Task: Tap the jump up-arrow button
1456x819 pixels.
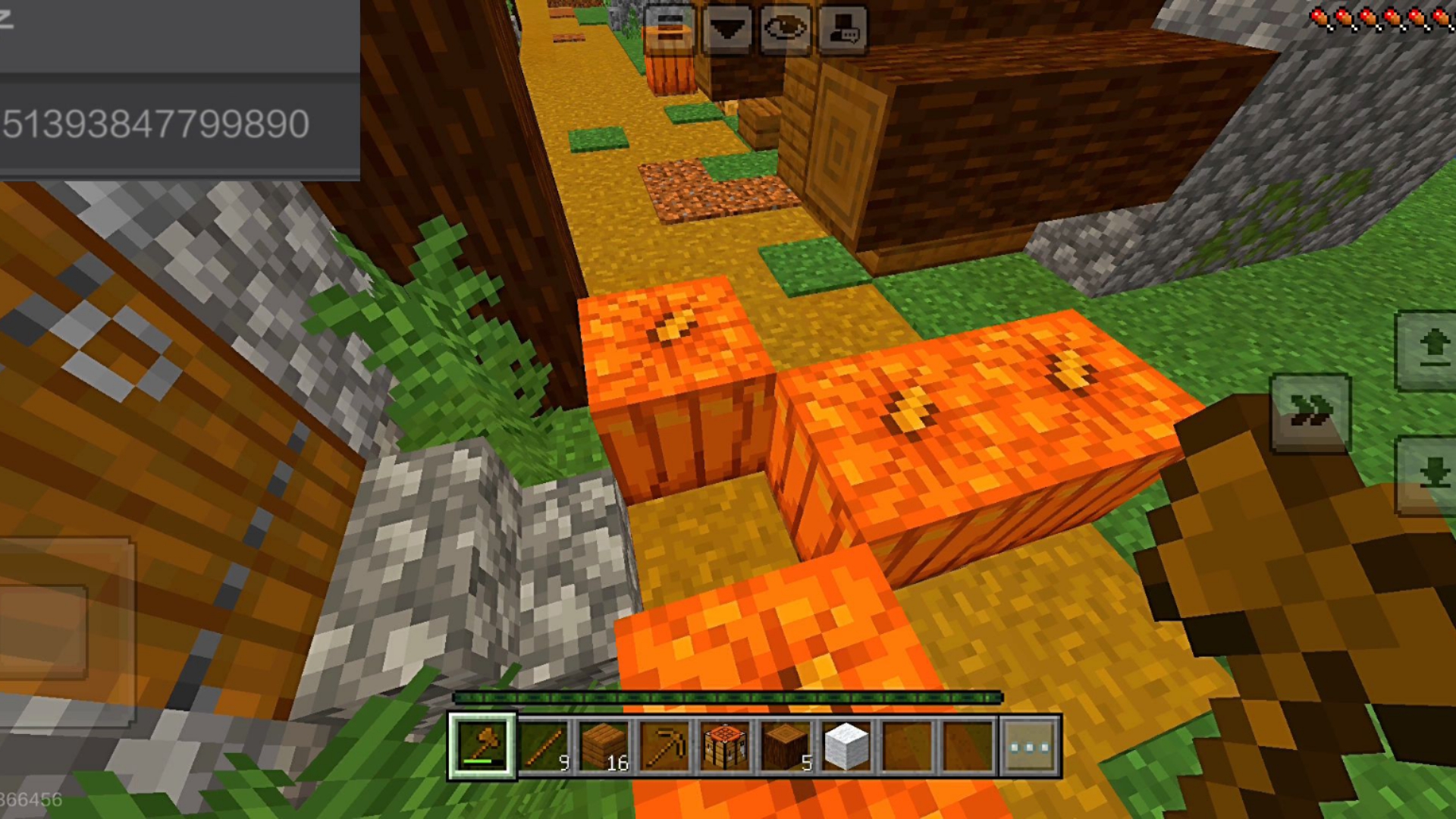Action: click(x=1429, y=350)
